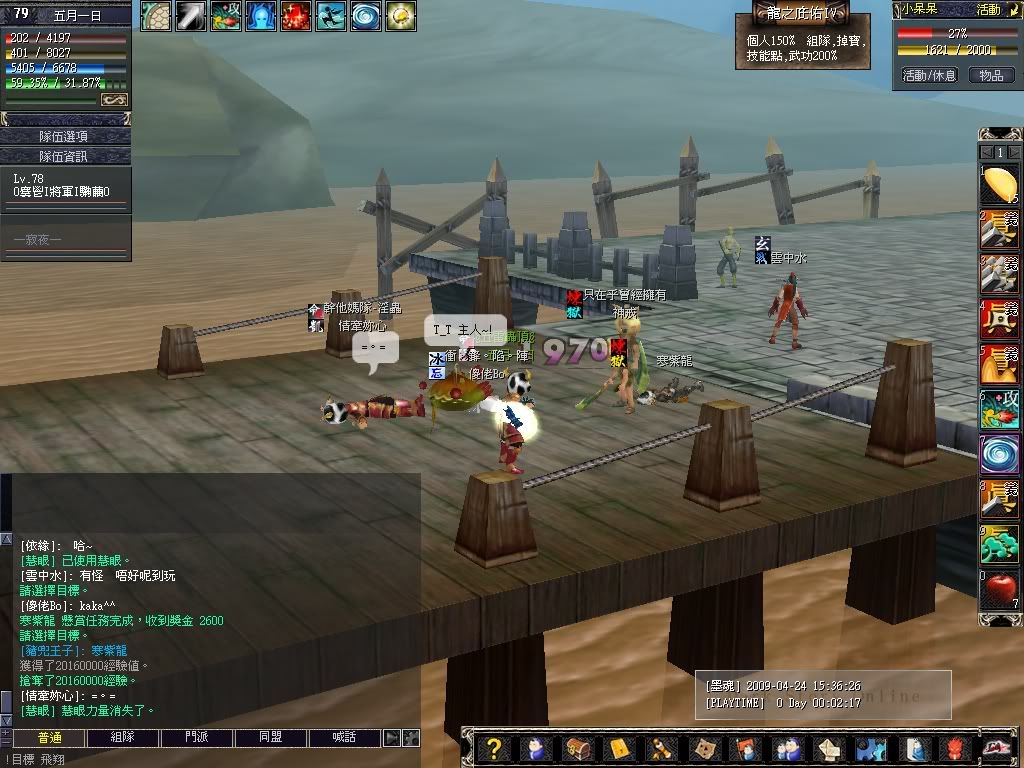
Task: Click the 活動/休息 pet button
Action: tap(929, 75)
